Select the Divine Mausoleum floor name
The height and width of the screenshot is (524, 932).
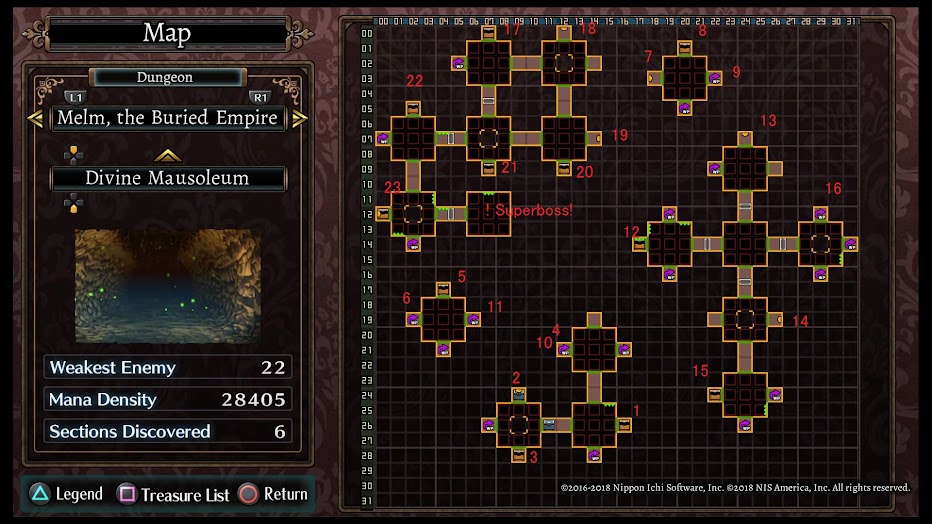[x=167, y=178]
